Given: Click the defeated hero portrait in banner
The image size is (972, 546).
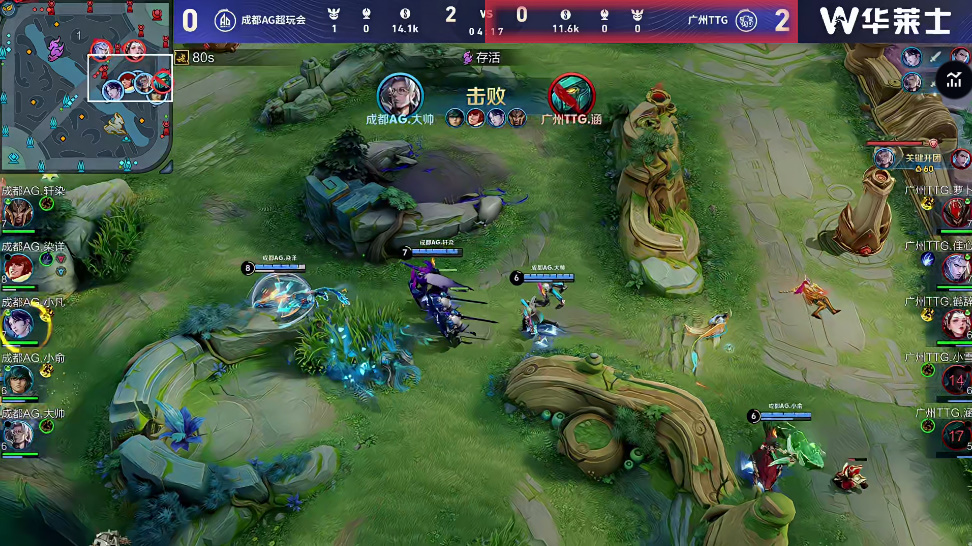Looking at the screenshot, I should point(572,96).
